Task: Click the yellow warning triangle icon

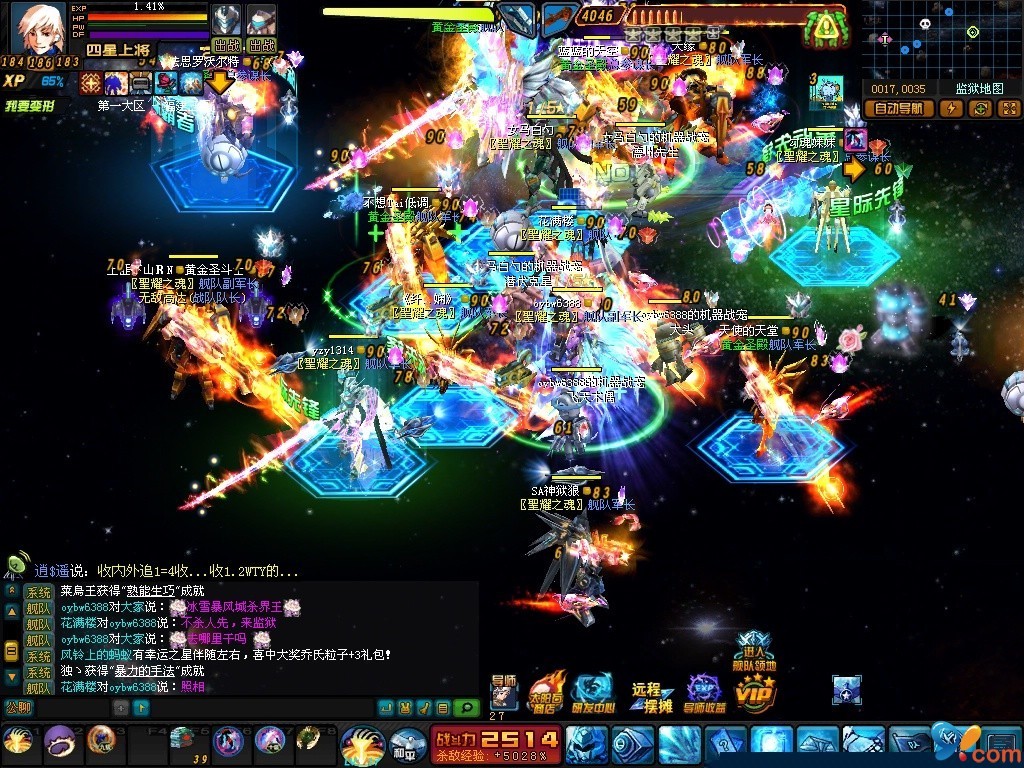Action: [825, 28]
